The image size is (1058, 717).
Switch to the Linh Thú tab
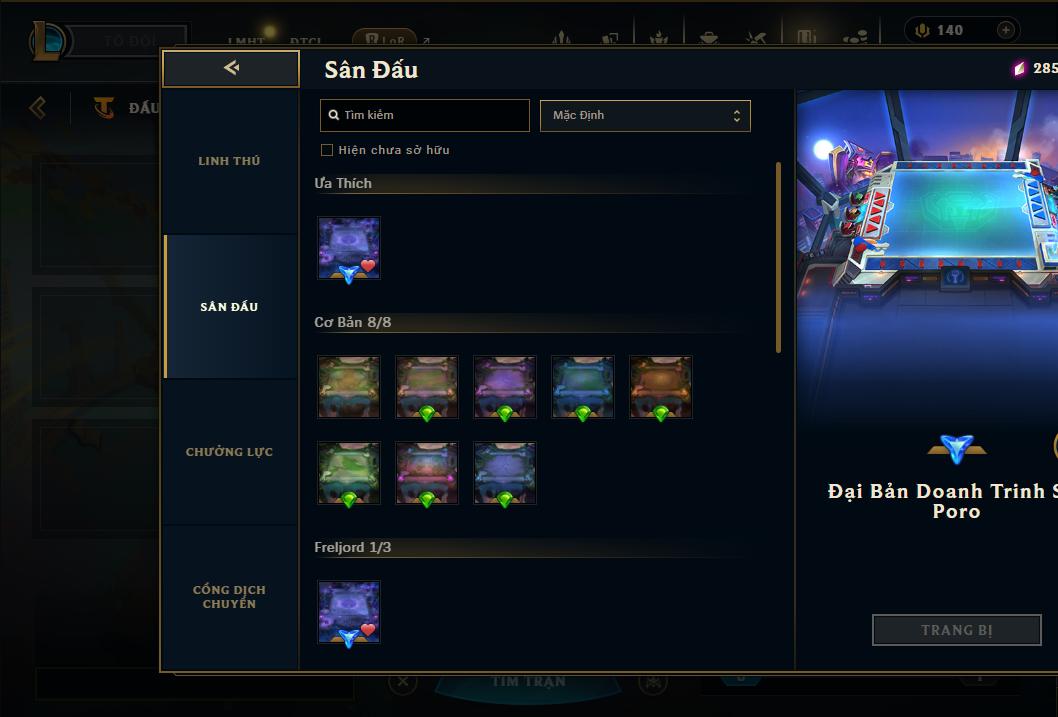(229, 161)
